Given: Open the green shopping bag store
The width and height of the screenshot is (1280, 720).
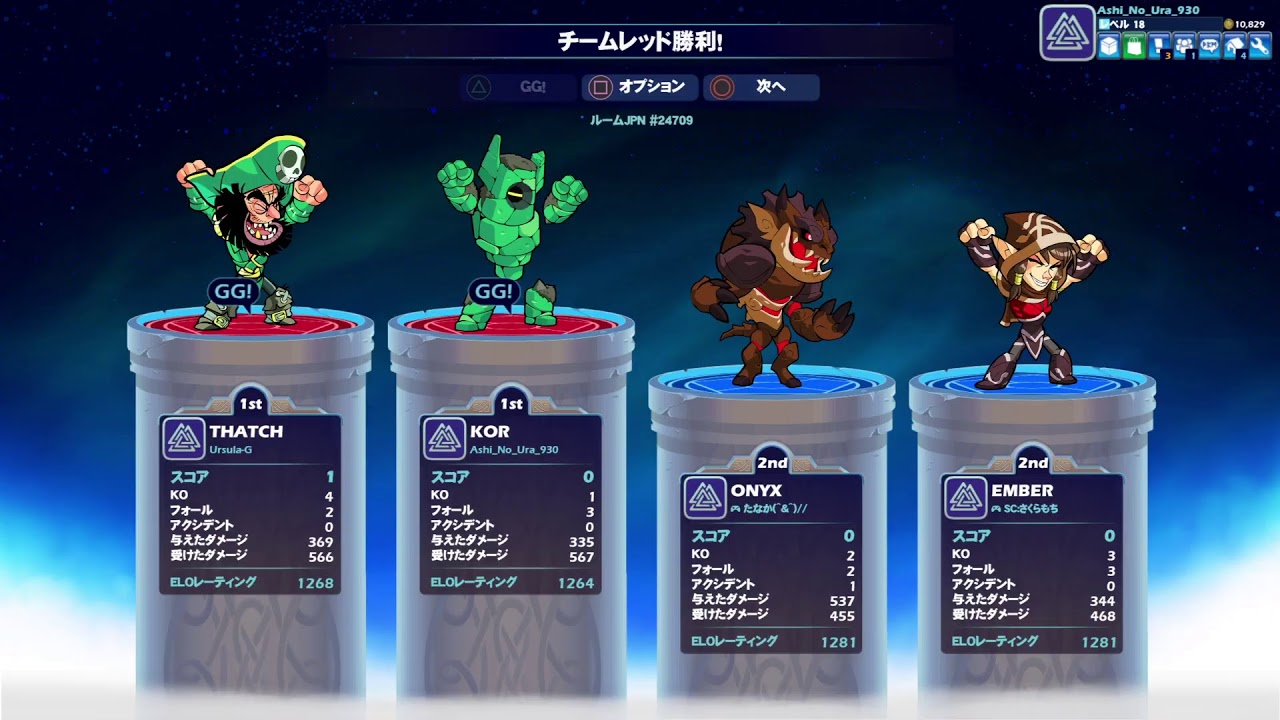Looking at the screenshot, I should [1134, 46].
